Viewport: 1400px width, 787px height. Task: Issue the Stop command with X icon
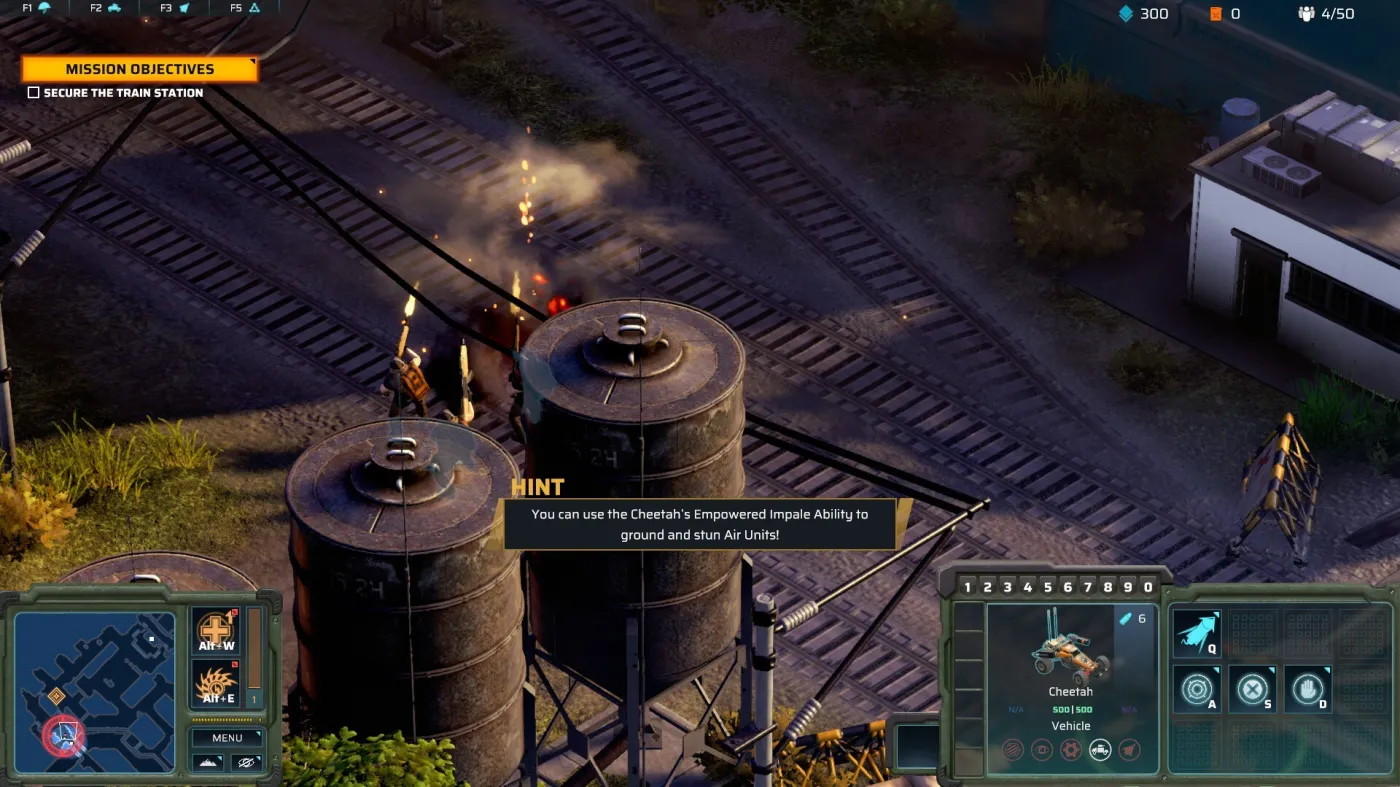[x=1252, y=689]
